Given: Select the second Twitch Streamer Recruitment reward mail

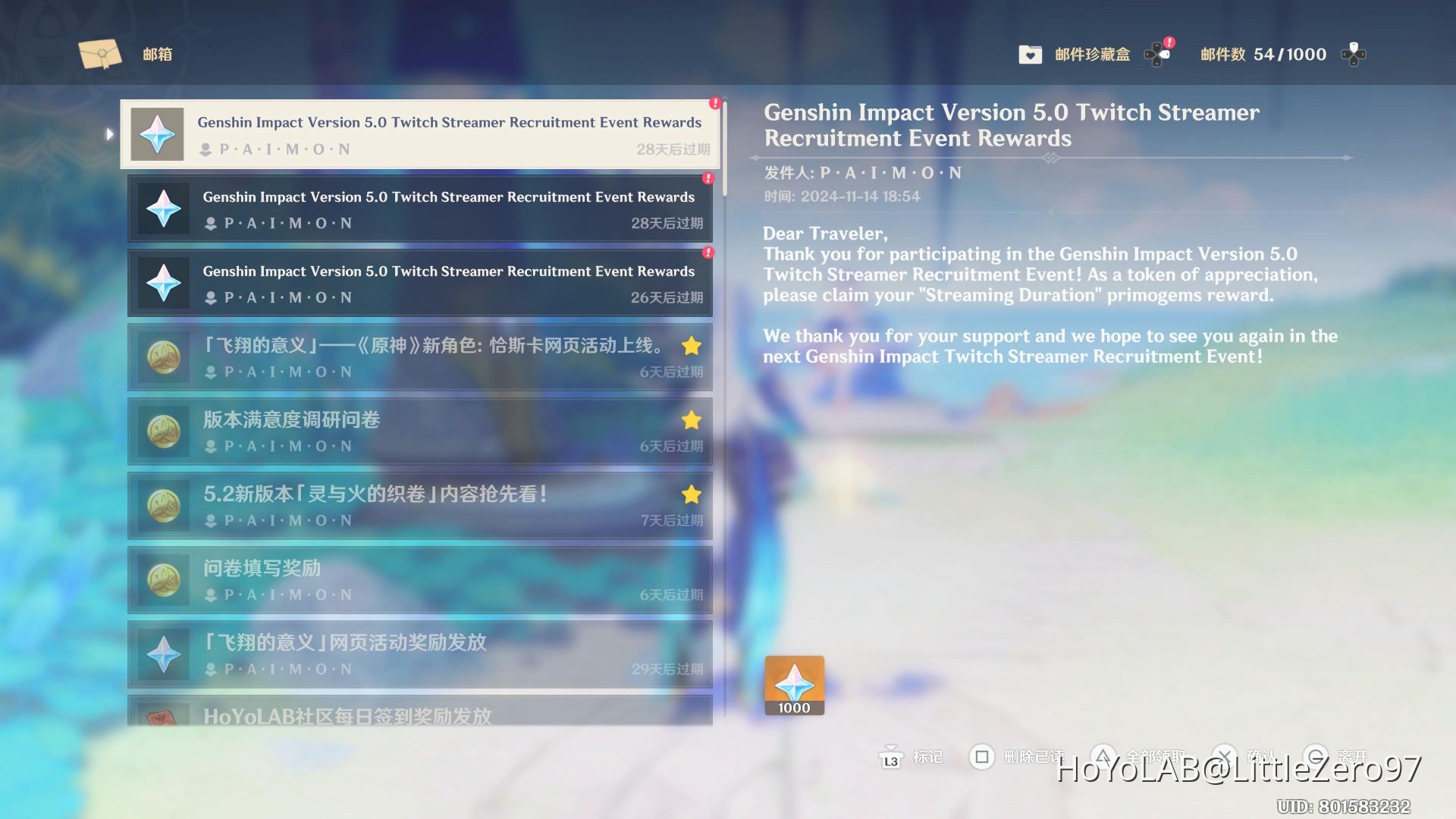Looking at the screenshot, I should 420,209.
